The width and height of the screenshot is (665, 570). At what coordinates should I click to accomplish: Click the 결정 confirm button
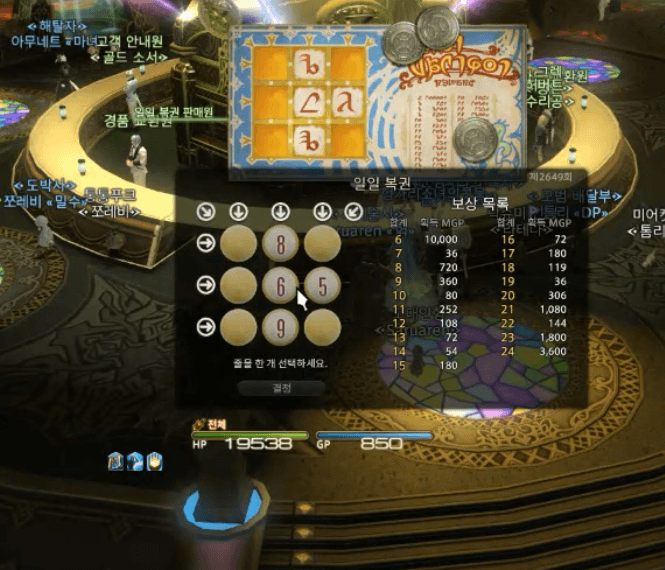(x=281, y=387)
